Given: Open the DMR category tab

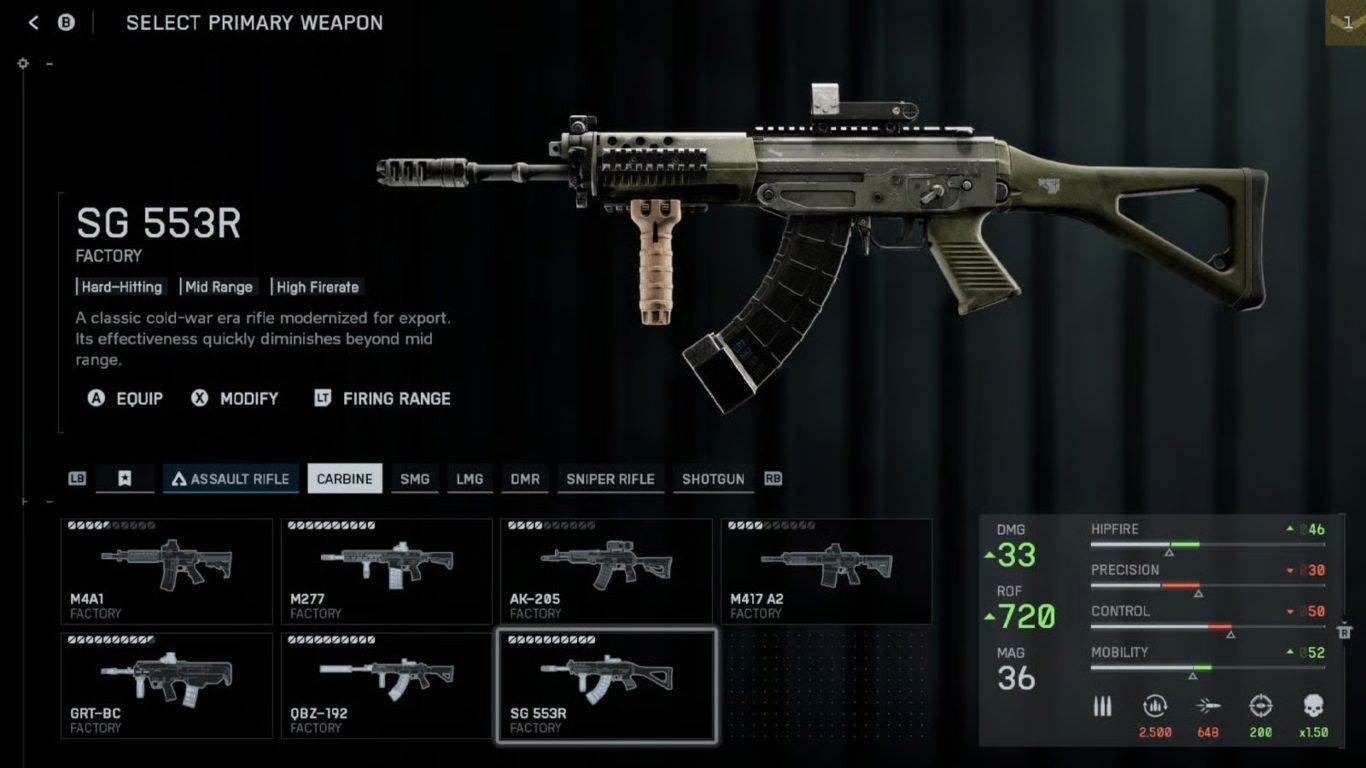Looking at the screenshot, I should tap(525, 479).
